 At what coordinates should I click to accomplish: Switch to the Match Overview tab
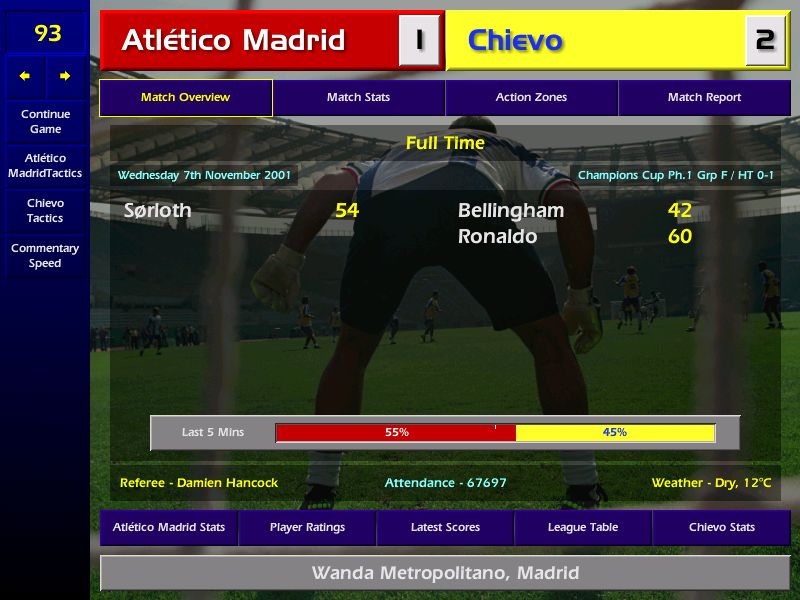click(x=185, y=97)
